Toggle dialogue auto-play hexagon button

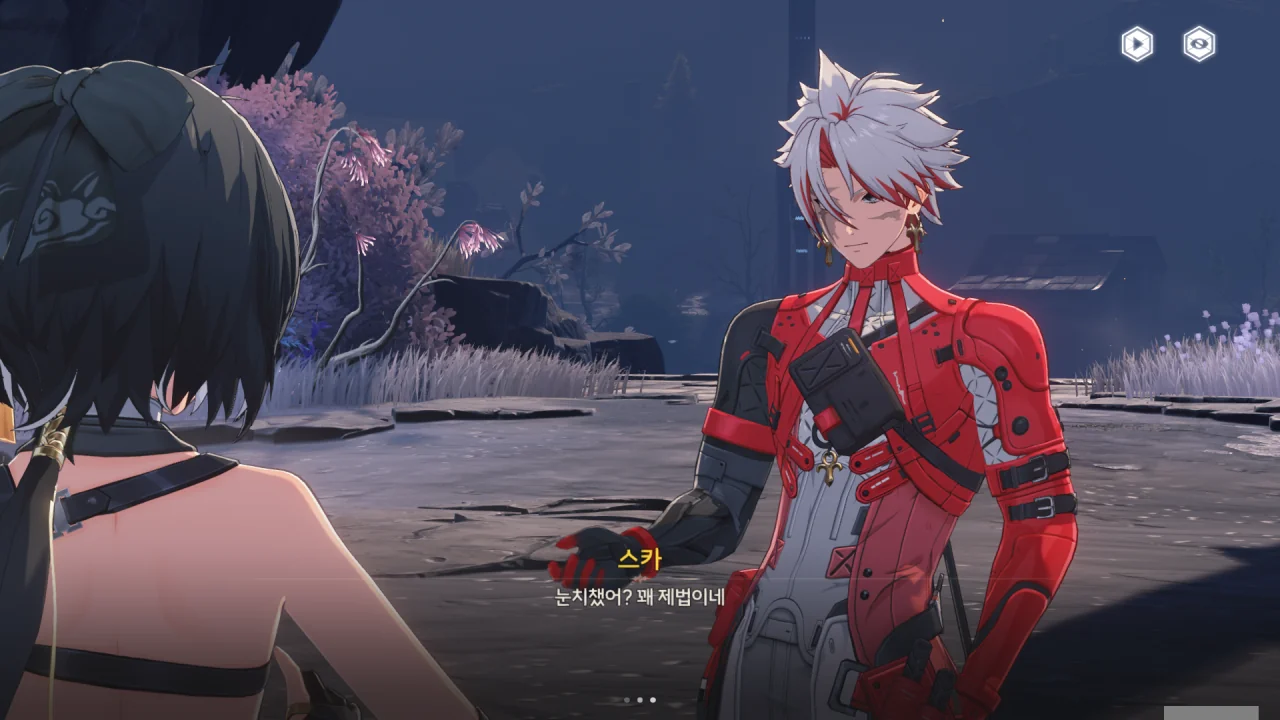click(x=1137, y=44)
